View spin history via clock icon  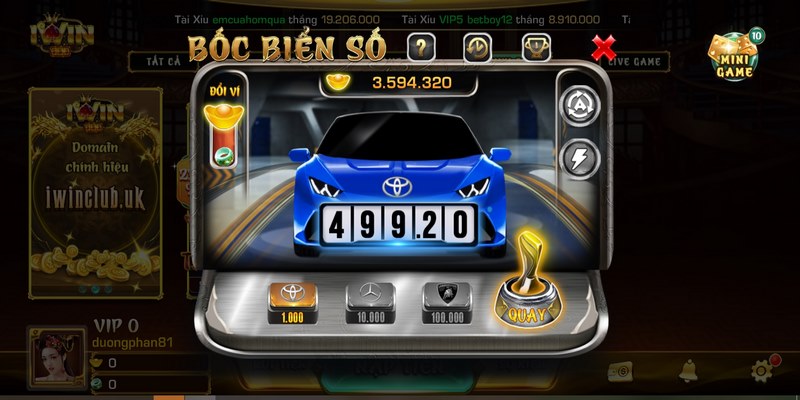[477, 47]
